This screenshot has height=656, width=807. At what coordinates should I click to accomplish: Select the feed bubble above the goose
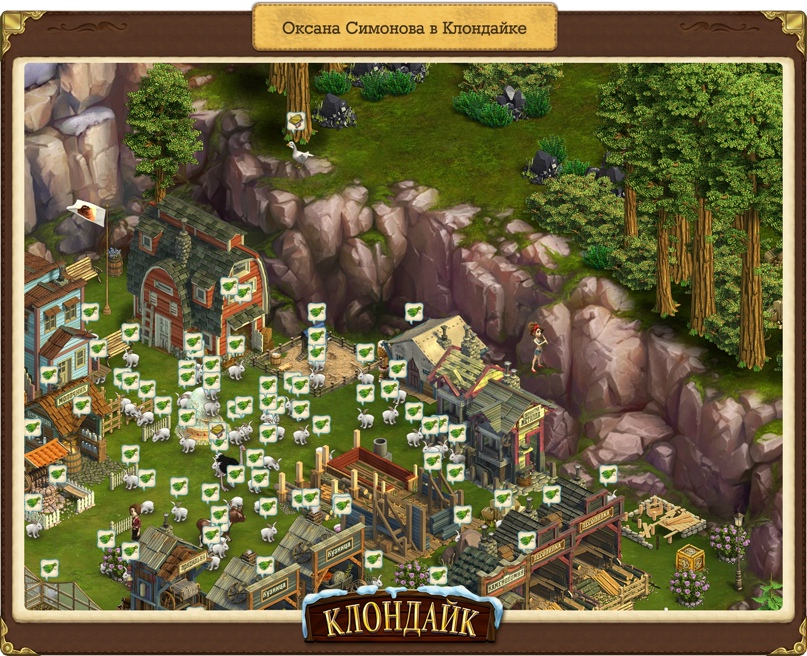click(x=295, y=121)
